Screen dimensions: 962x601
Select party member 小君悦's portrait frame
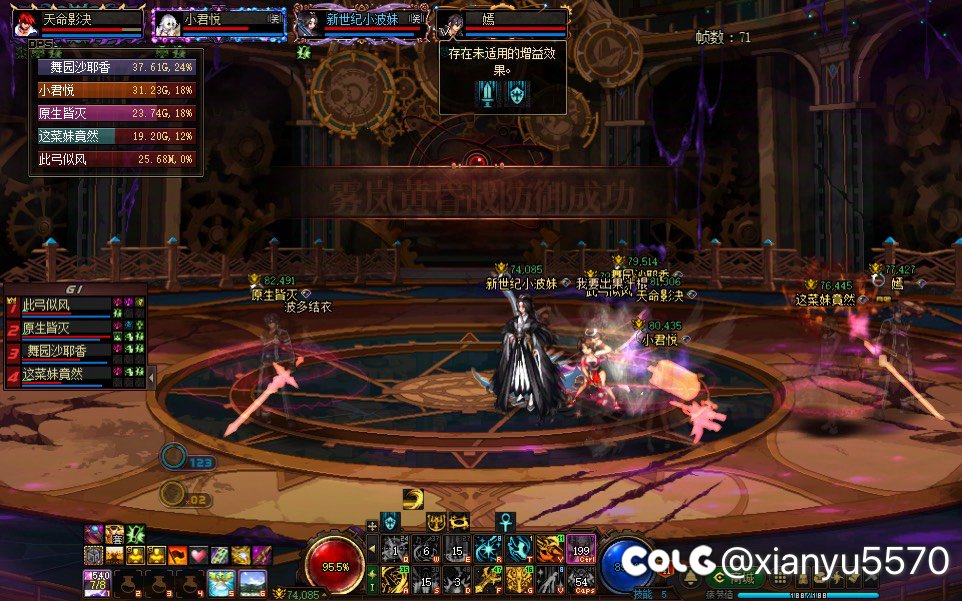coord(219,24)
